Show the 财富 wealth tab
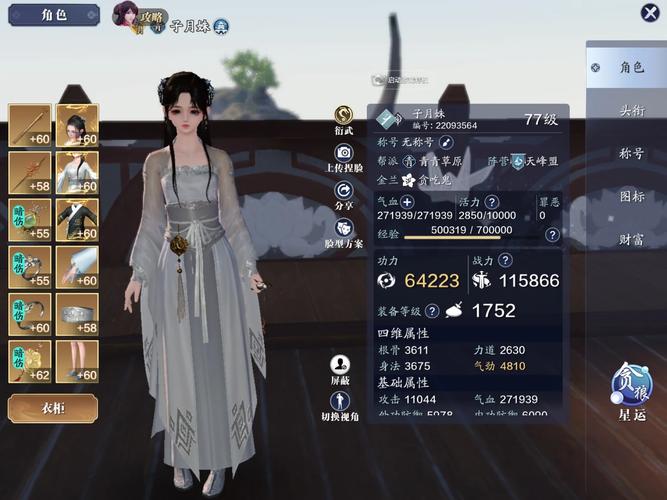The image size is (667, 500). 631,239
